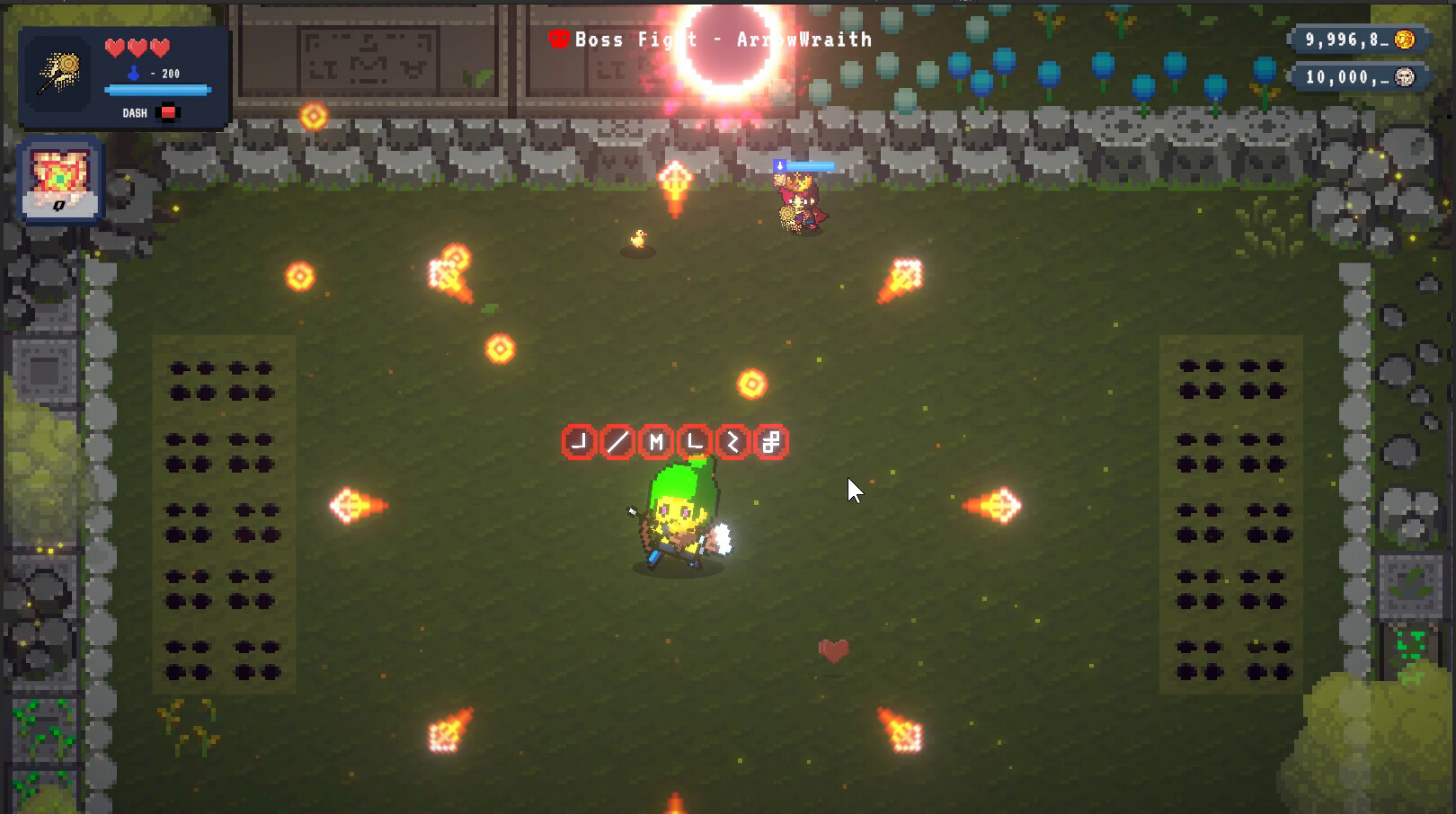Click the gold coin currency icon
This screenshot has height=814, width=1456.
1404,40
